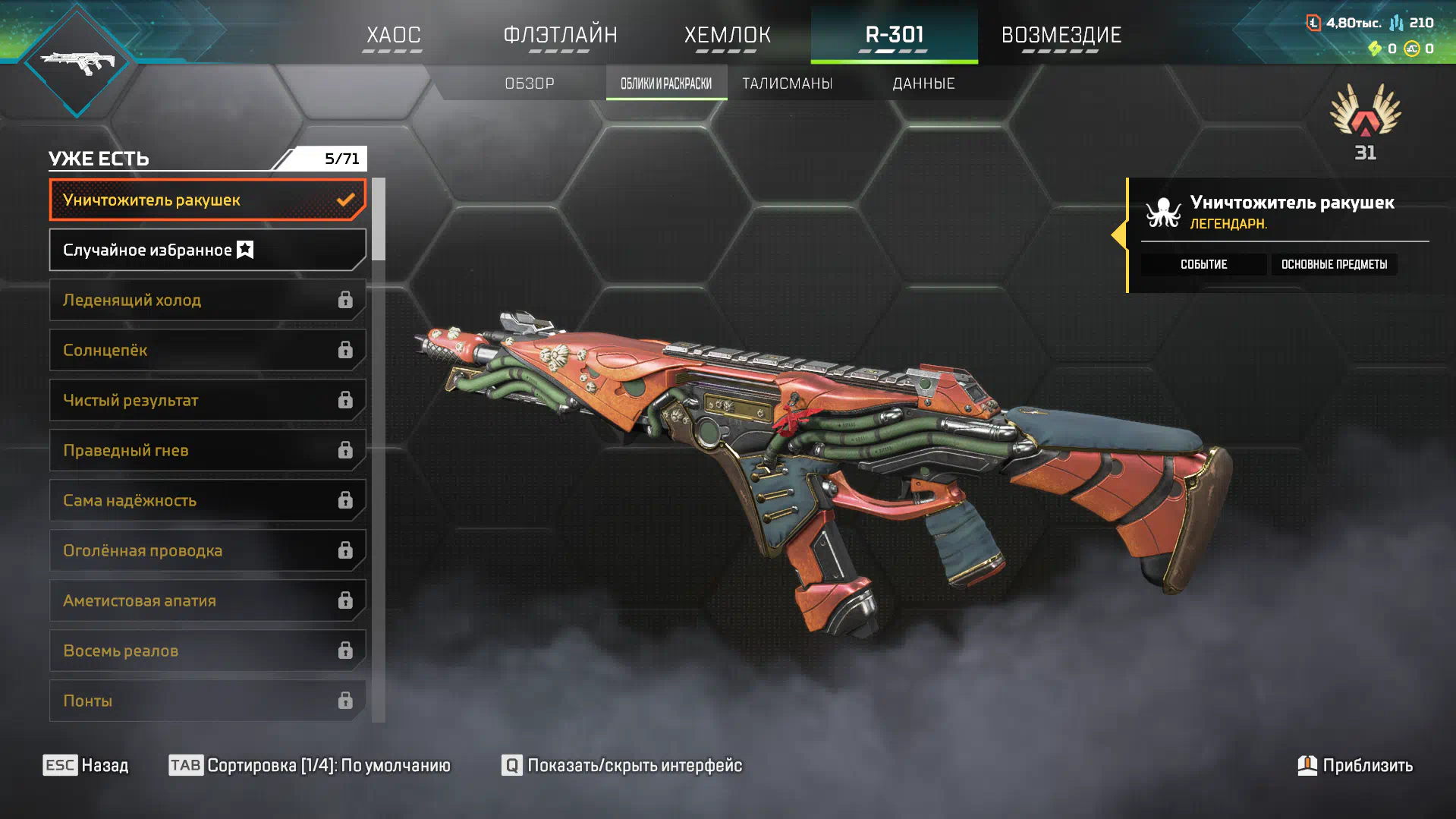Select the Оголённая проводка skin entry
Viewport: 1456px width, 819px height.
tap(207, 551)
